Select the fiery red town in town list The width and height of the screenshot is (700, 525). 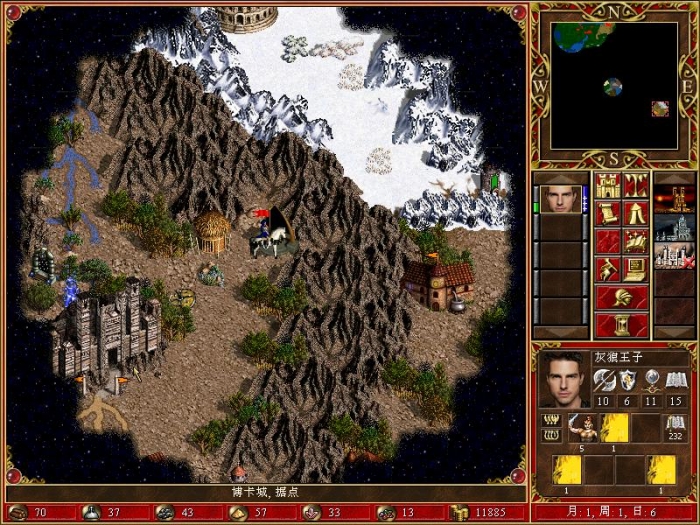[671, 198]
